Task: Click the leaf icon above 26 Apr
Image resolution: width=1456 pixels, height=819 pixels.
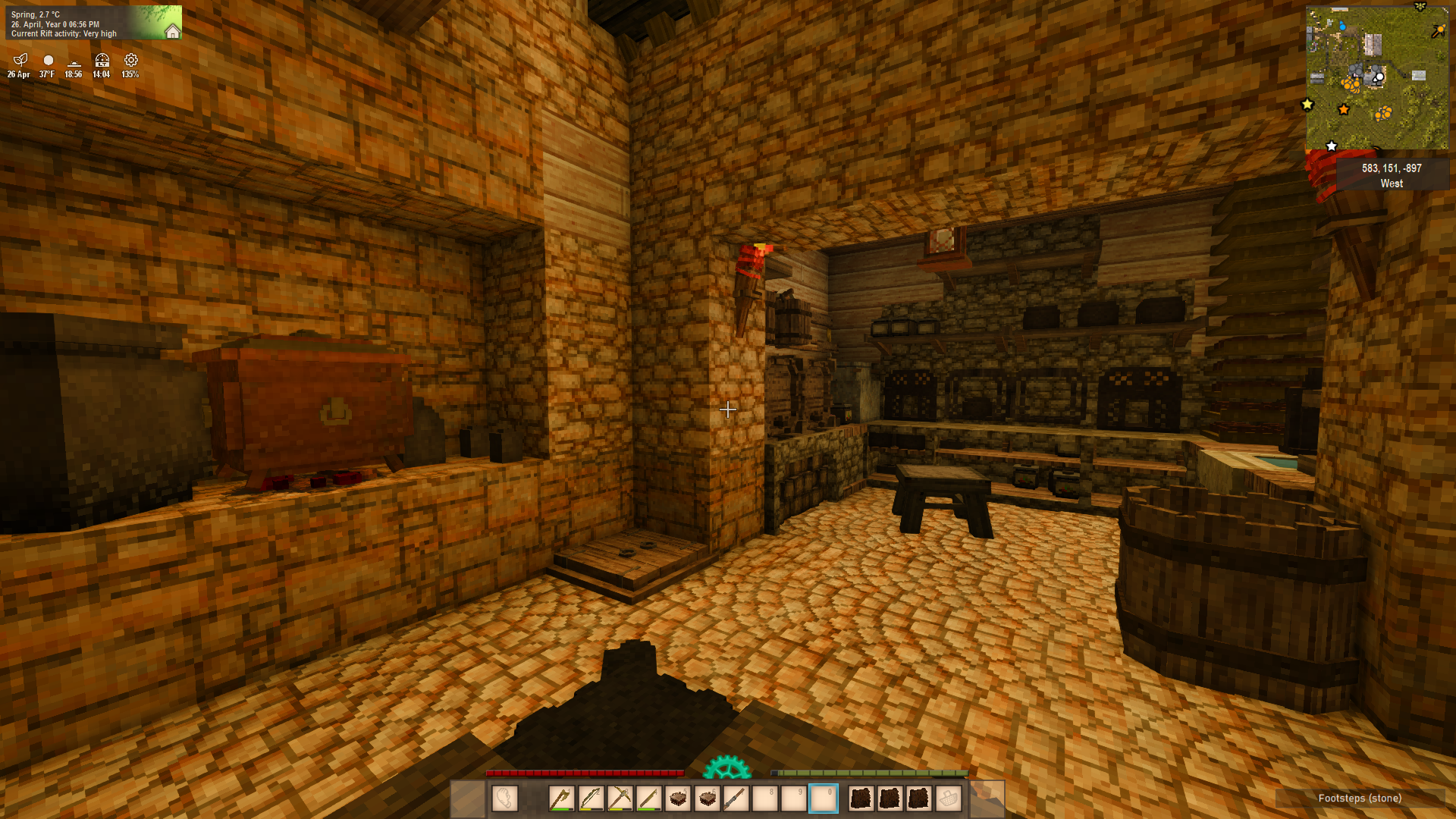Action: tap(20, 60)
